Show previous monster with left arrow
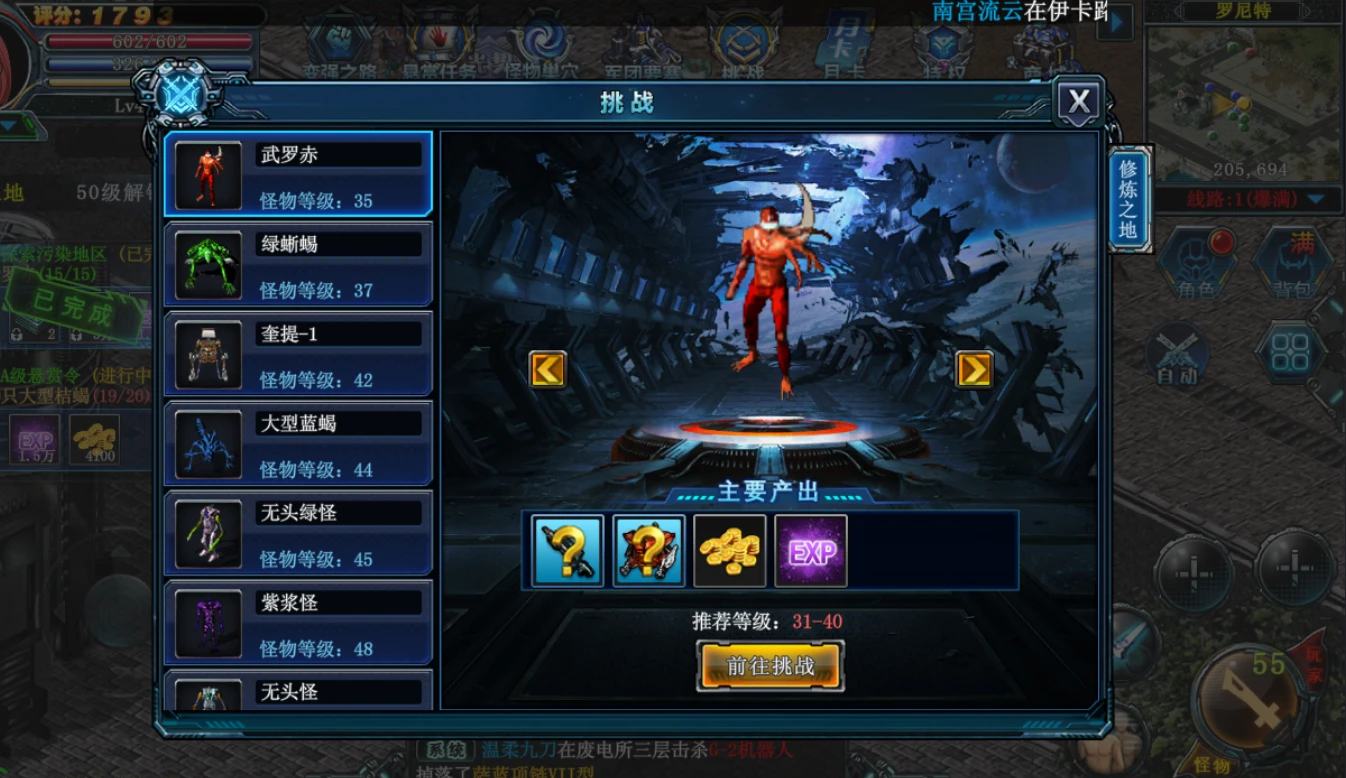This screenshot has height=778, width=1346. coord(547,369)
